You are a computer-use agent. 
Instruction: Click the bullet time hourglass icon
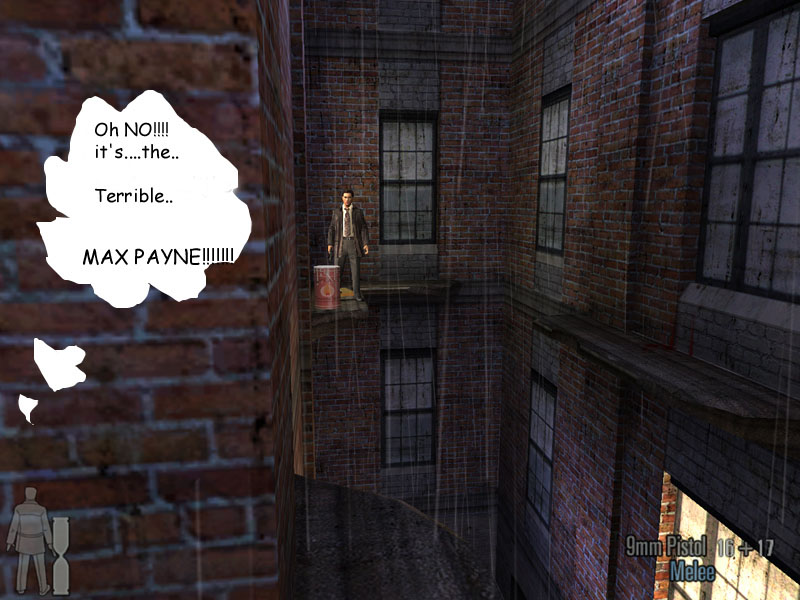pyautogui.click(x=60, y=556)
